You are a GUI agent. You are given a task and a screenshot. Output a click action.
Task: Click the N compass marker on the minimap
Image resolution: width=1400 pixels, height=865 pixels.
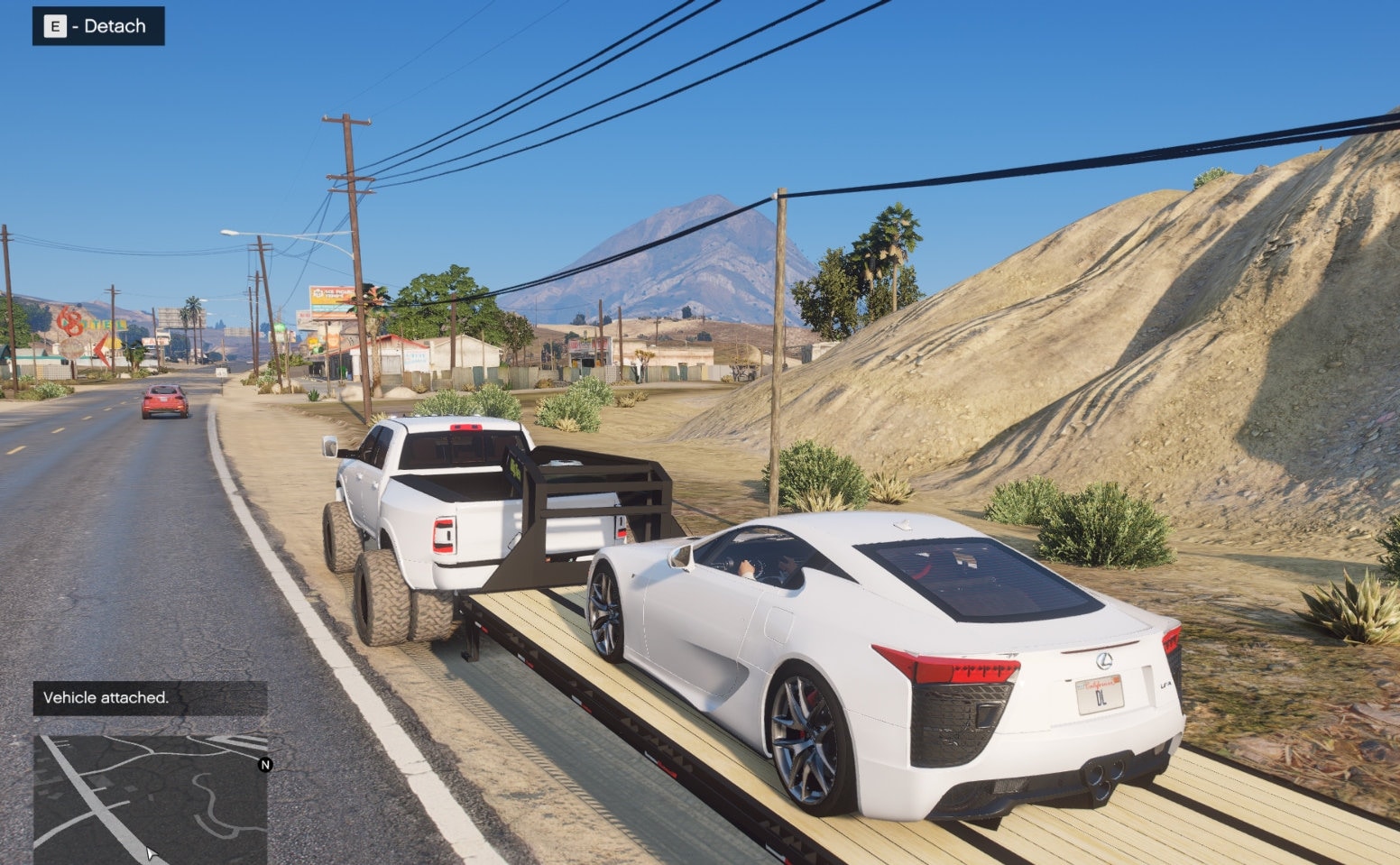point(264,767)
